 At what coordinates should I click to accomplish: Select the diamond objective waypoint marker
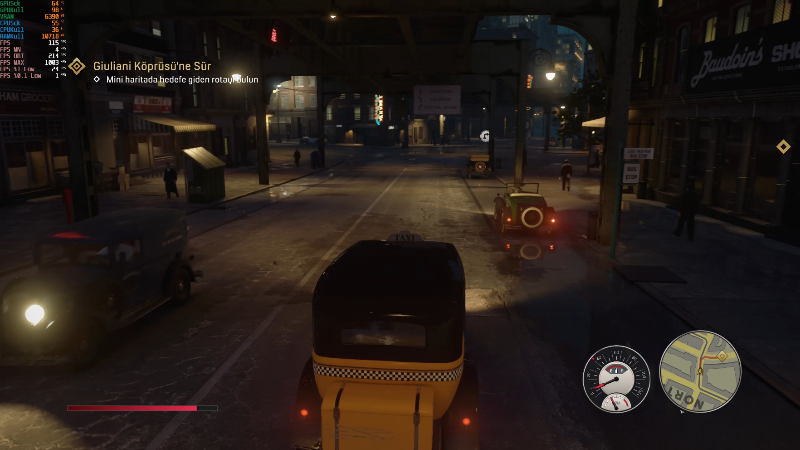click(x=783, y=147)
